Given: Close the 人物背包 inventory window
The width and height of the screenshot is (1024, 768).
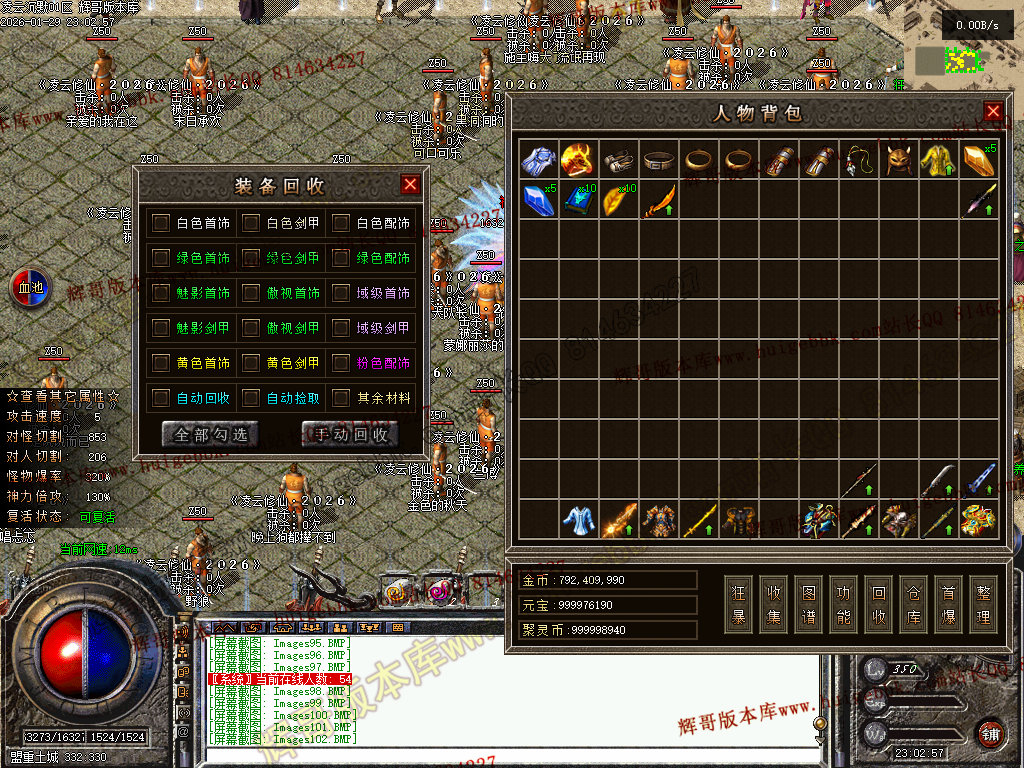Looking at the screenshot, I should click(993, 111).
